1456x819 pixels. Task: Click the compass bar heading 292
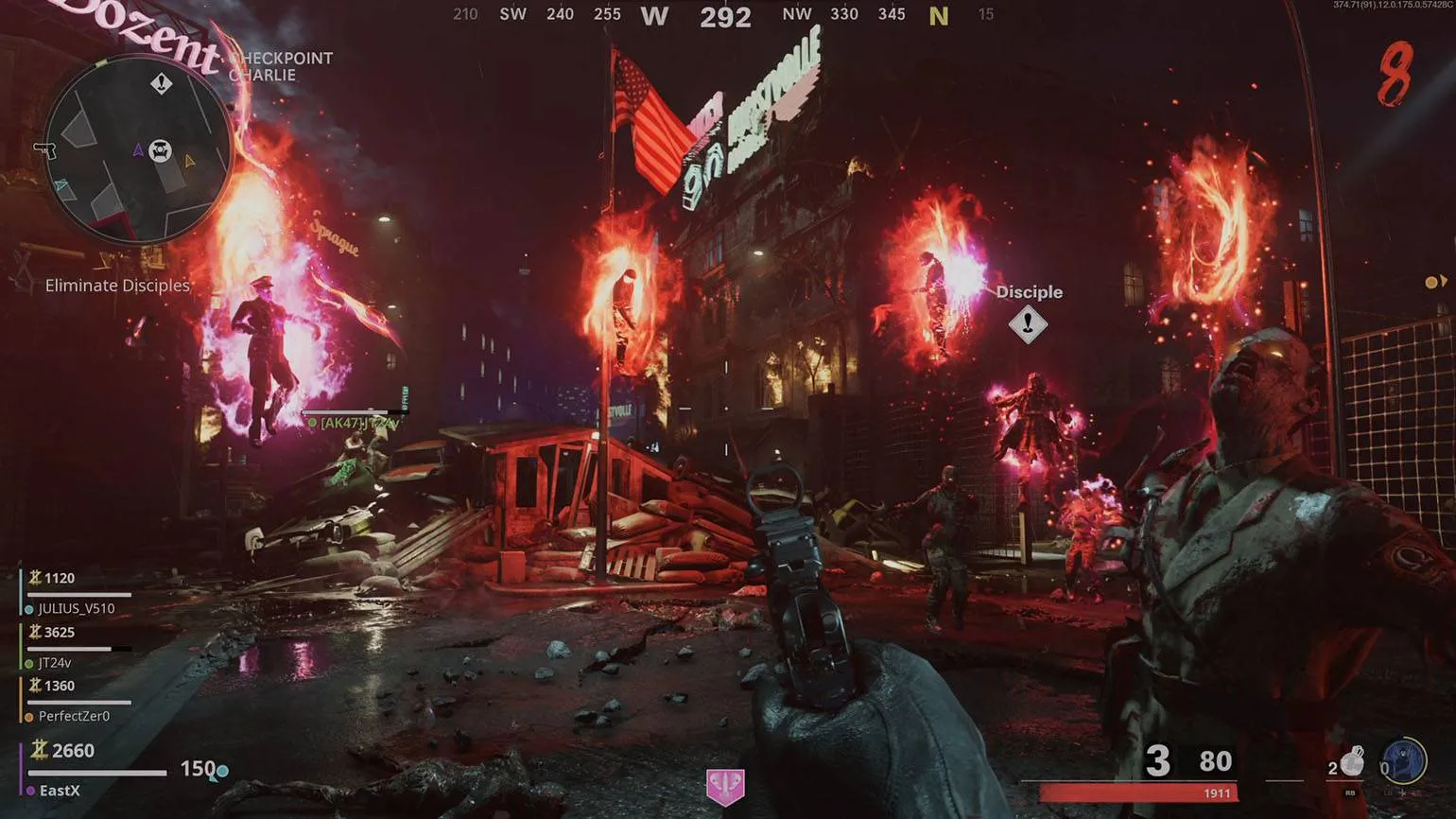pyautogui.click(x=725, y=17)
